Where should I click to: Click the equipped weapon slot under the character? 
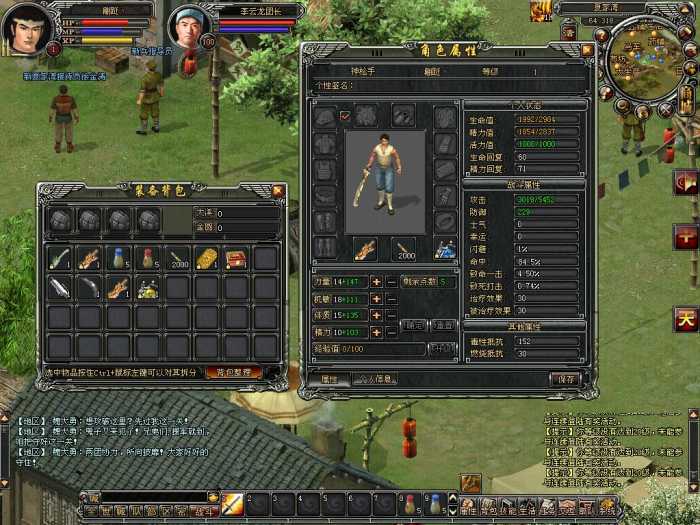tap(366, 248)
